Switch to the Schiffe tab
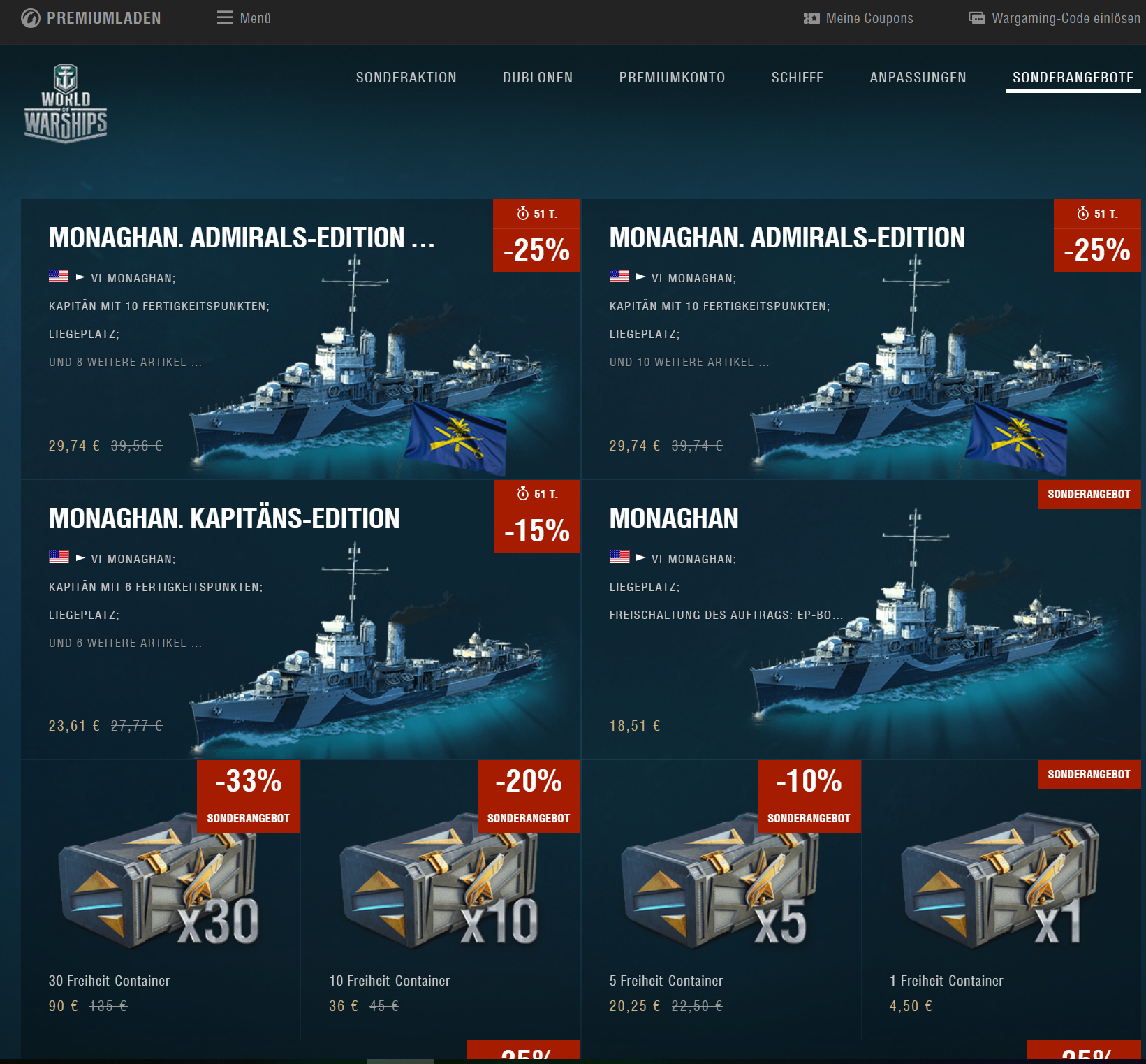 [x=798, y=78]
